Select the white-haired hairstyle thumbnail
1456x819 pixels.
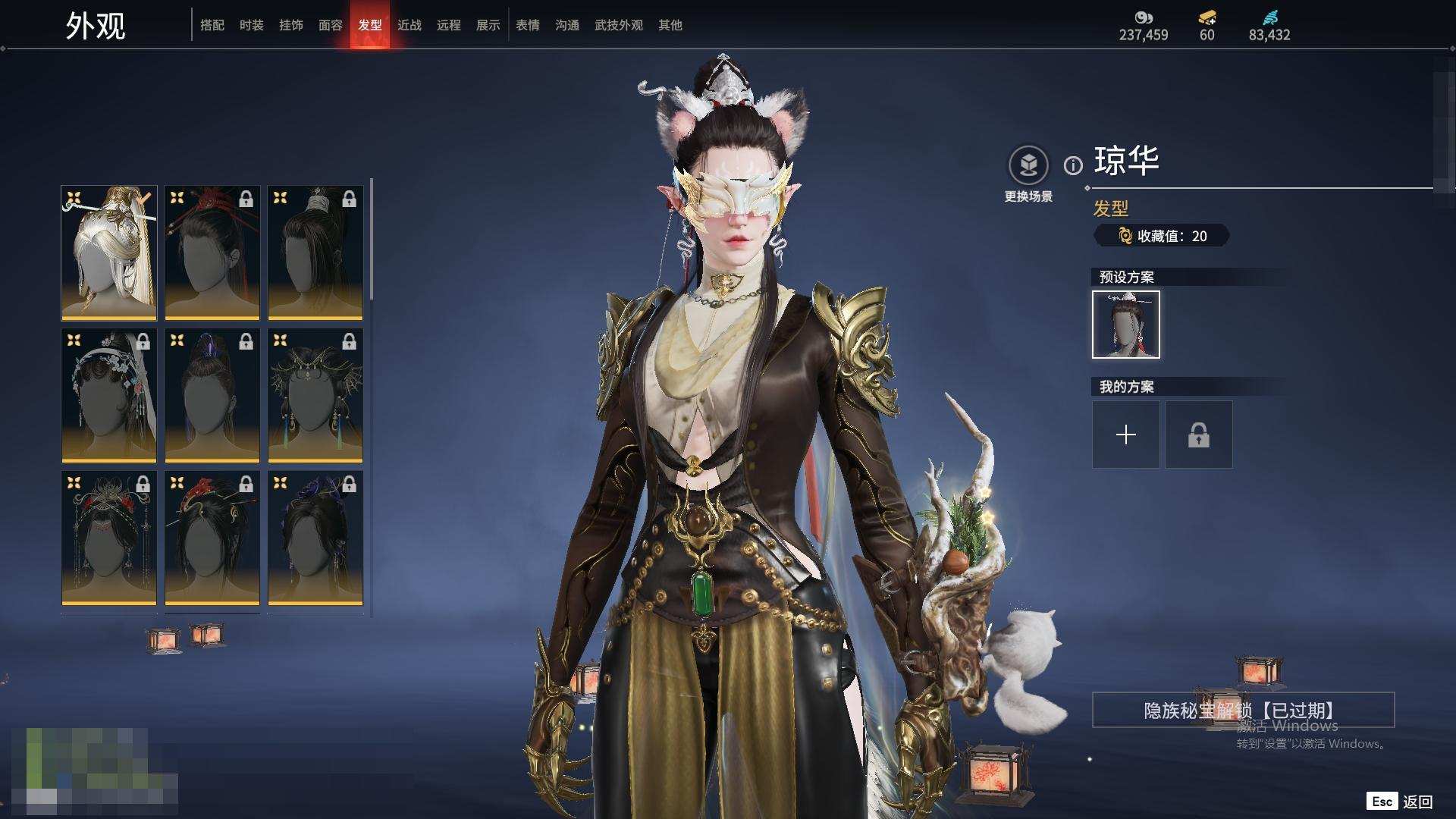(x=109, y=253)
